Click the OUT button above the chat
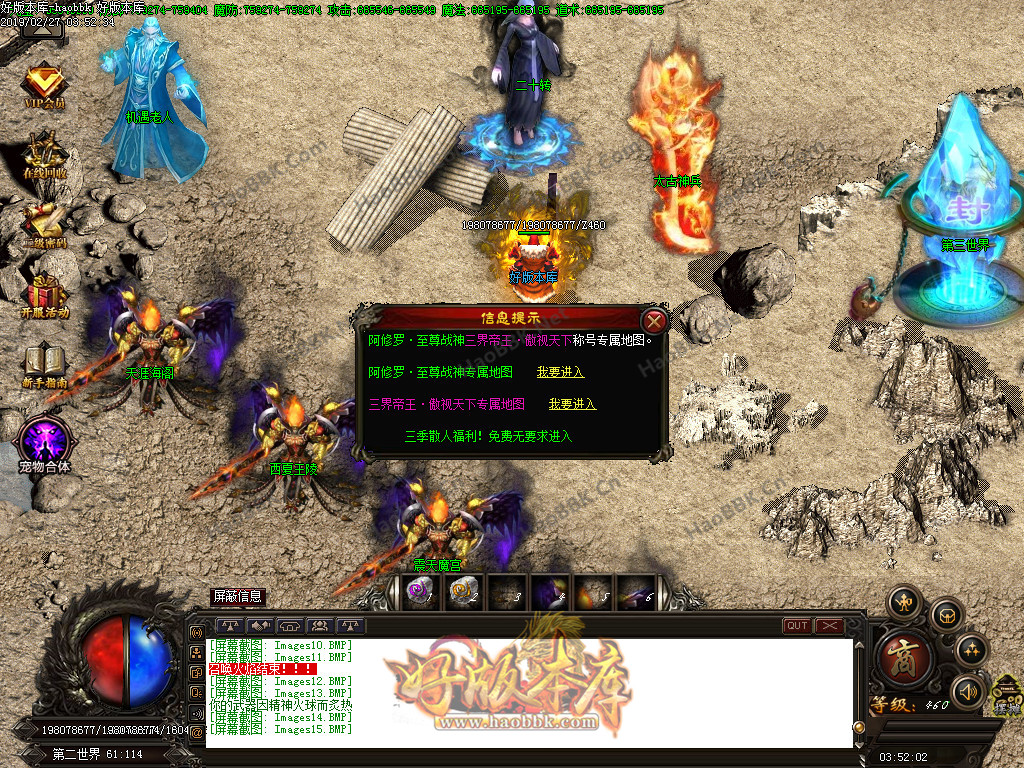The width and height of the screenshot is (1024, 768). coord(797,626)
